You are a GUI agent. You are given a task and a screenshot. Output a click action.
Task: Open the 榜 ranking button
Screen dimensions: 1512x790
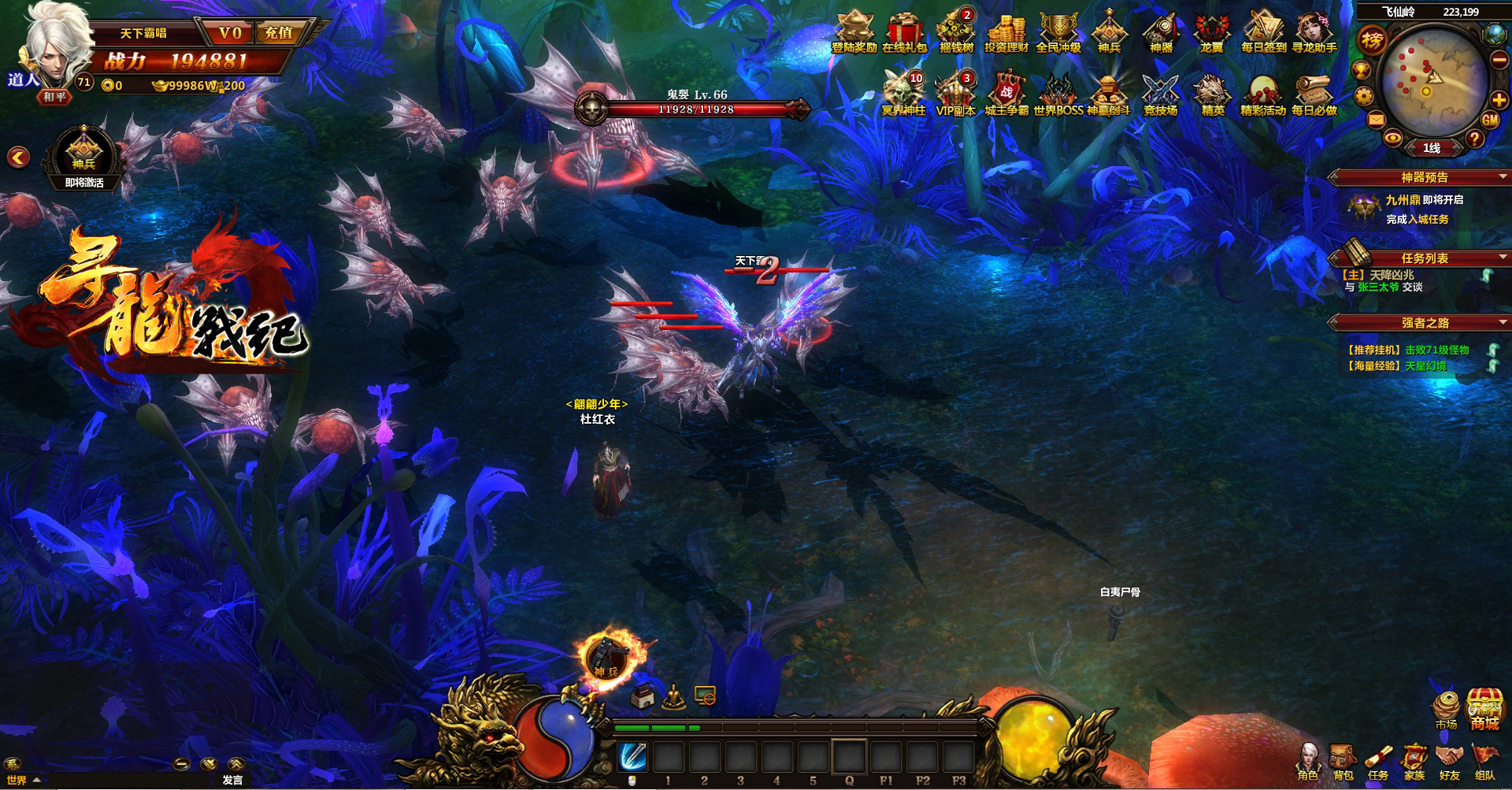(1372, 40)
